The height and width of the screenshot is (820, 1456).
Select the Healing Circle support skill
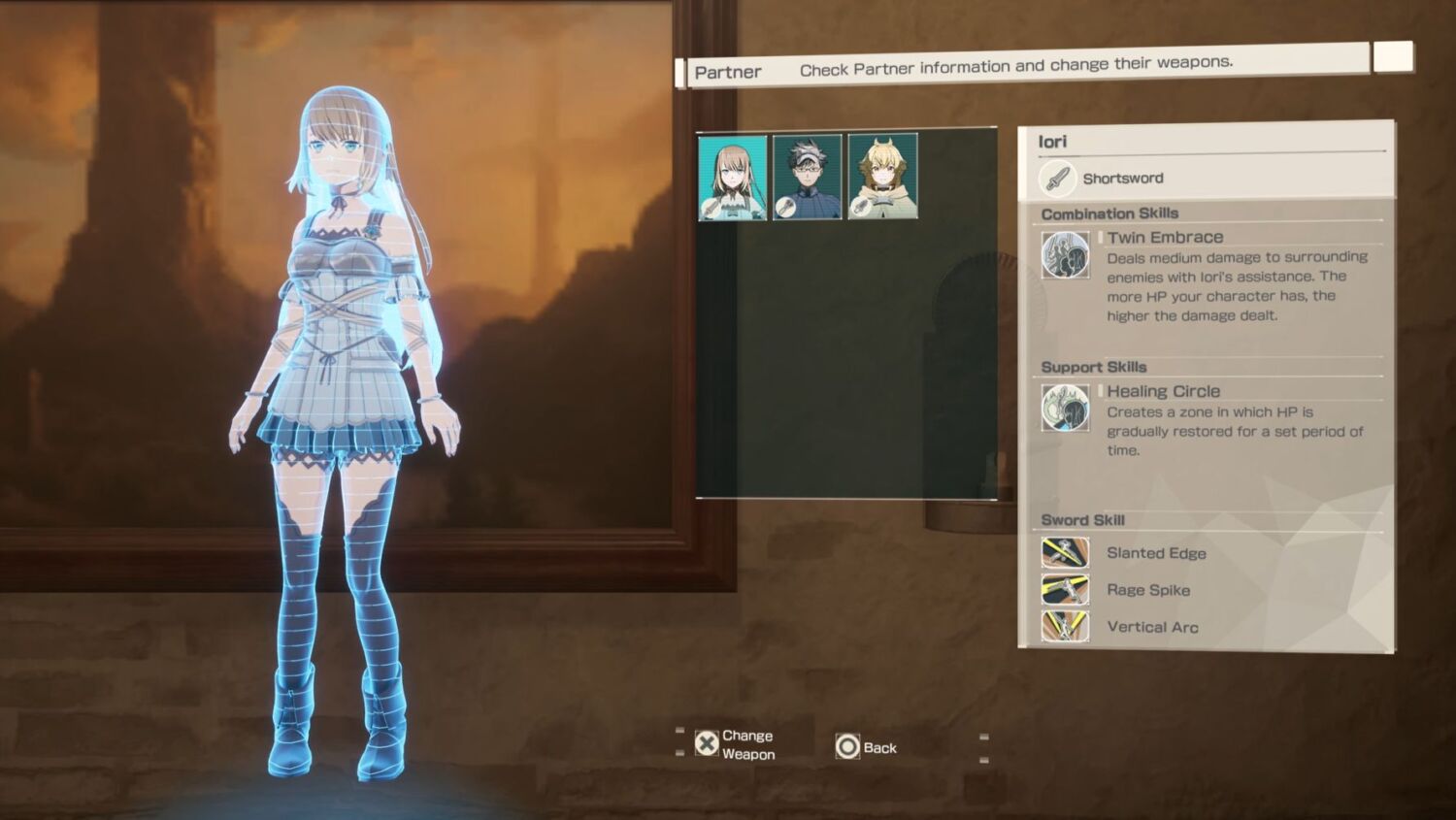pos(1163,392)
